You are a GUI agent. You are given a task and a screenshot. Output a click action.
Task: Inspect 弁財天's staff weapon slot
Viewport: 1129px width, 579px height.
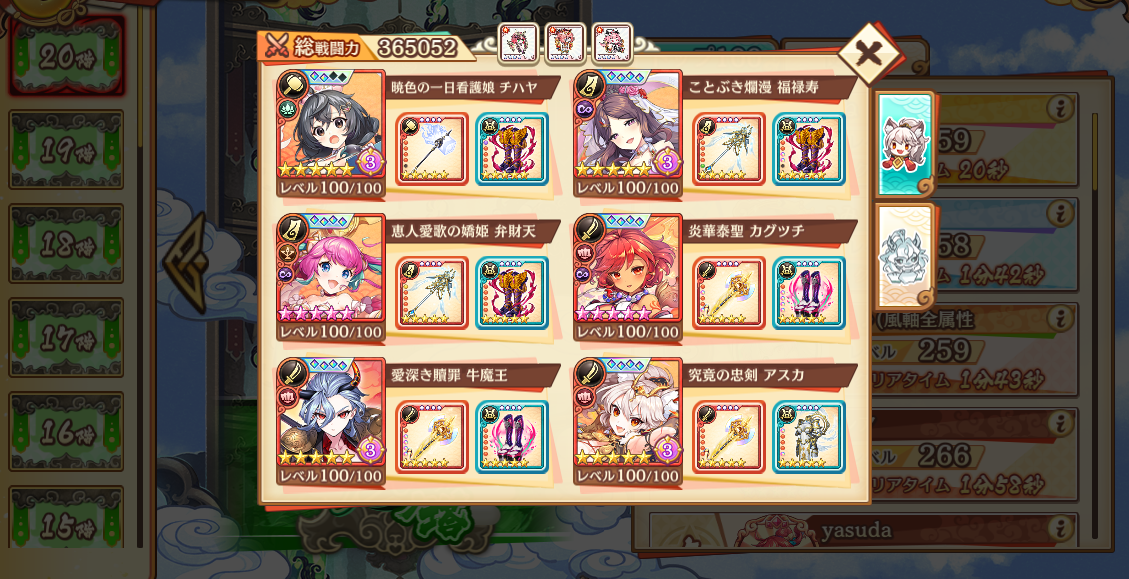pos(432,292)
